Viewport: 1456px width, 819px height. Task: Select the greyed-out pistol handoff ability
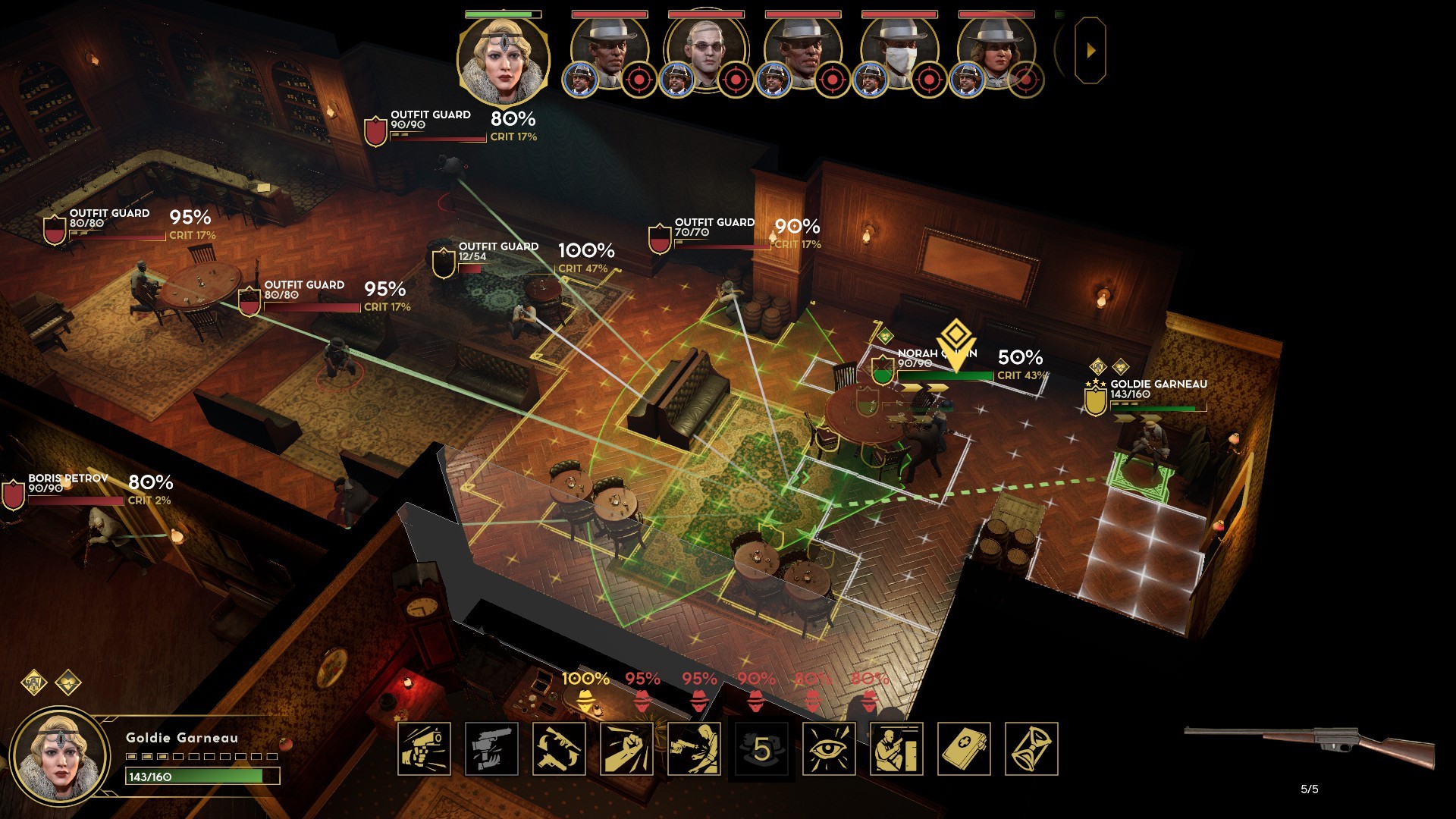click(x=491, y=749)
